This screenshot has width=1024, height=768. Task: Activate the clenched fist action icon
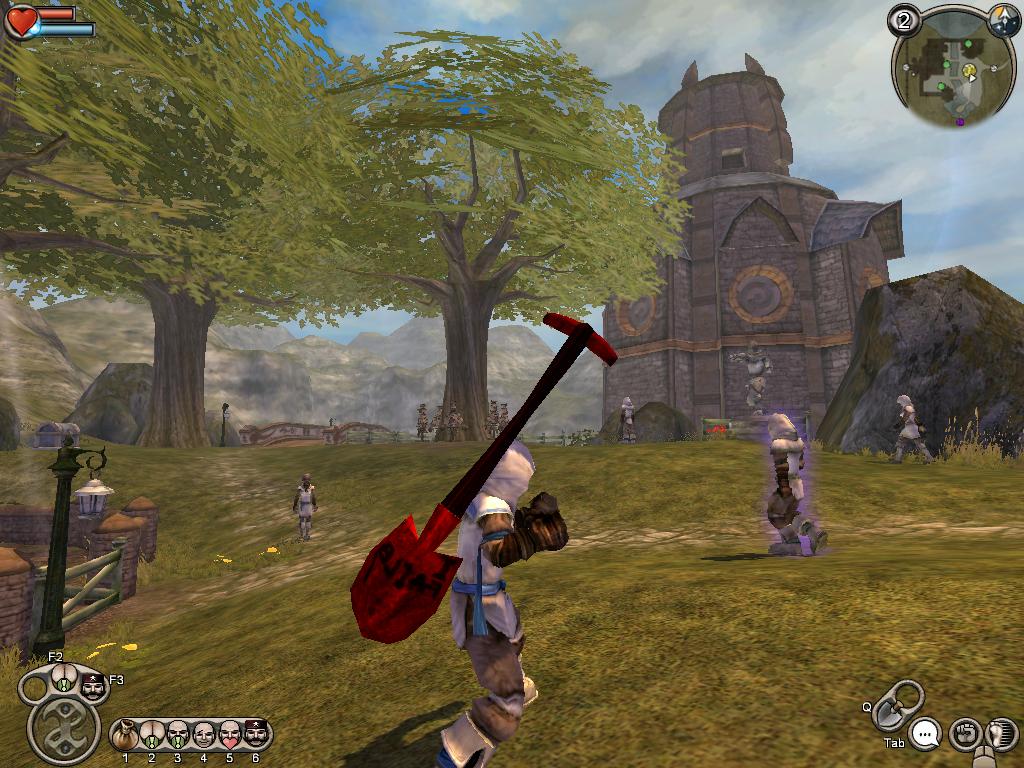pos(964,735)
